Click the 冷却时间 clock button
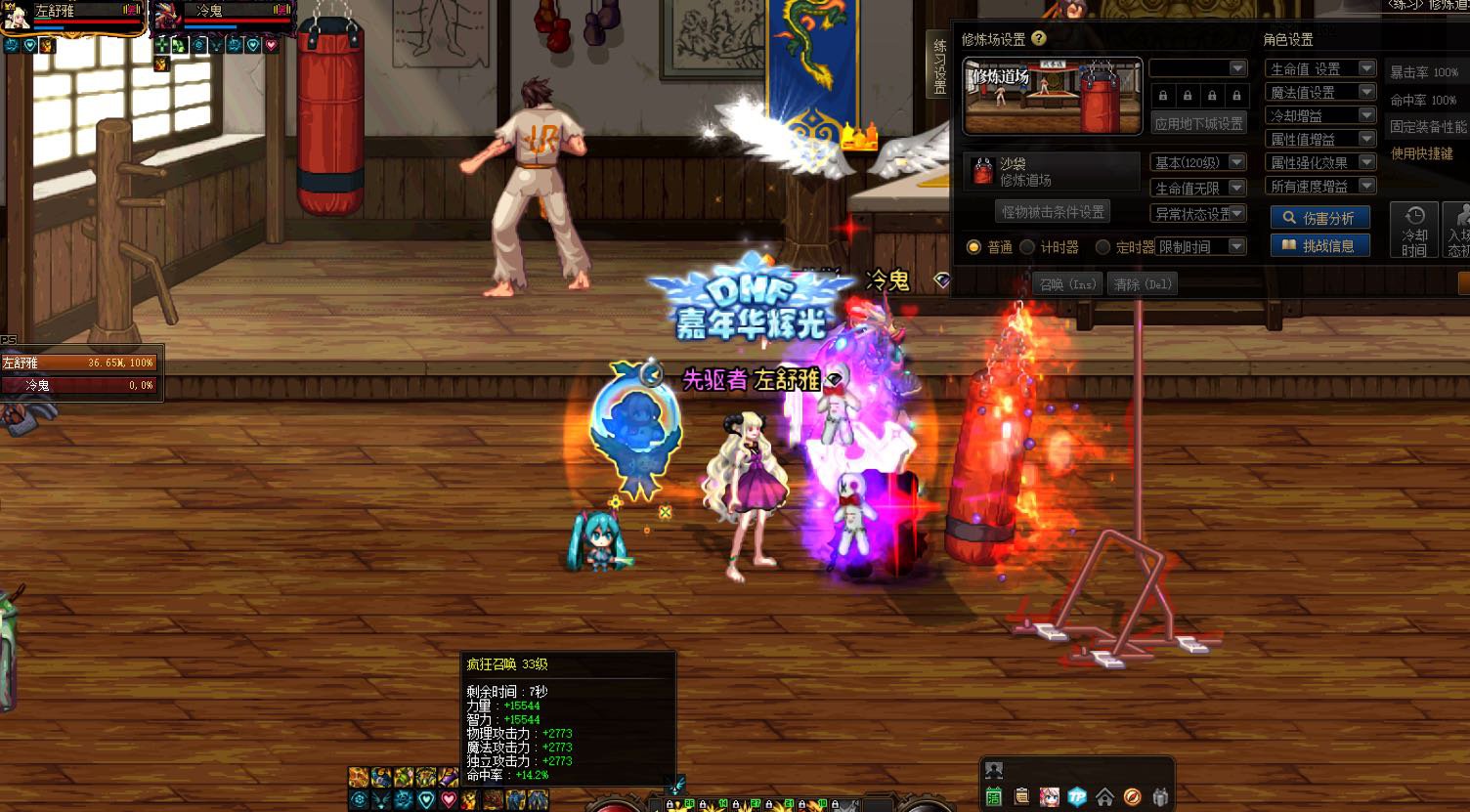 point(1413,230)
